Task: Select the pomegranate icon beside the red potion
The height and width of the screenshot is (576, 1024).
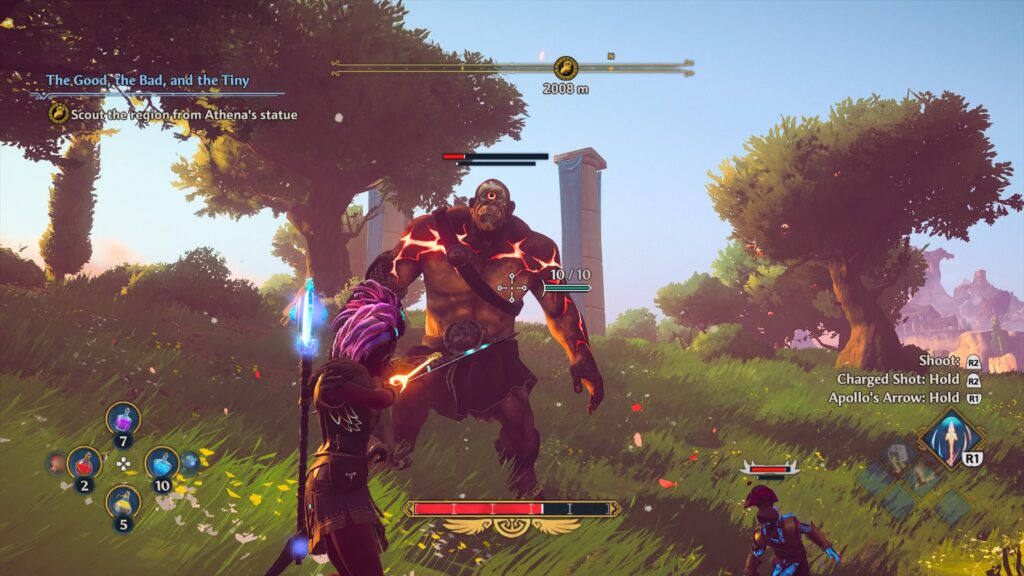Action: (57, 462)
